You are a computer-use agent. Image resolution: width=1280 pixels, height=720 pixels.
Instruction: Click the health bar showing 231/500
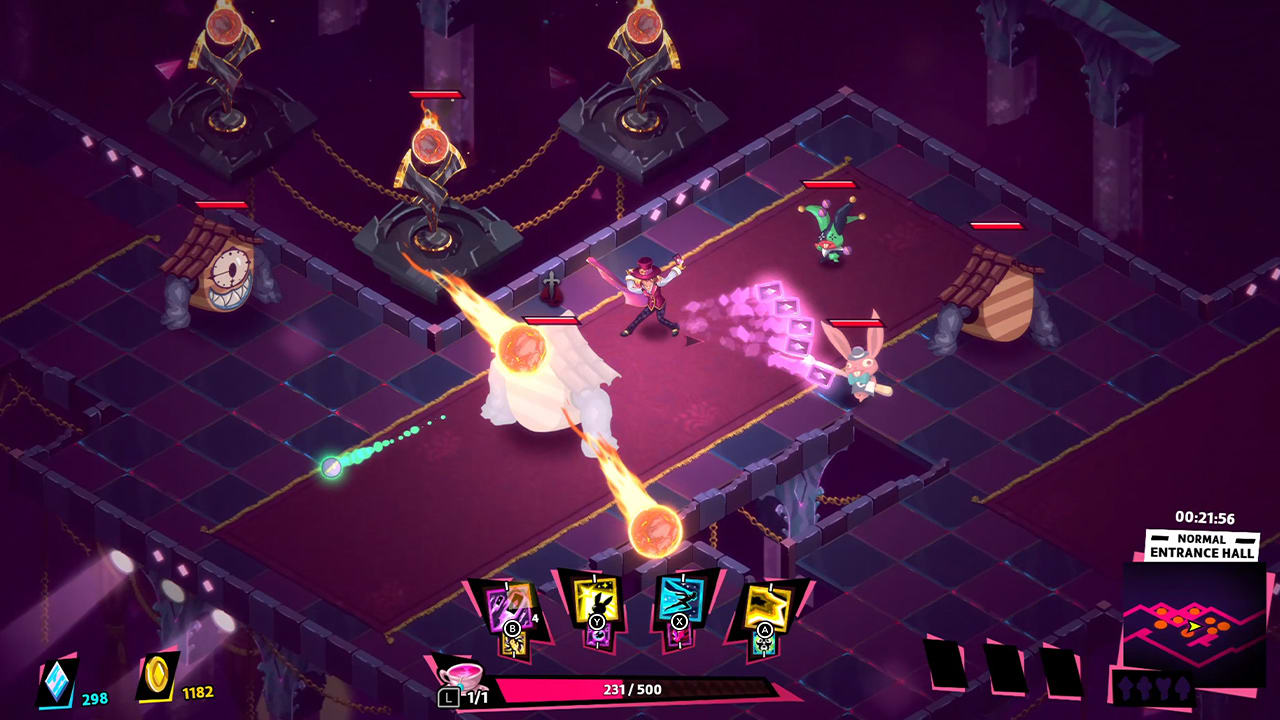pyautogui.click(x=628, y=689)
